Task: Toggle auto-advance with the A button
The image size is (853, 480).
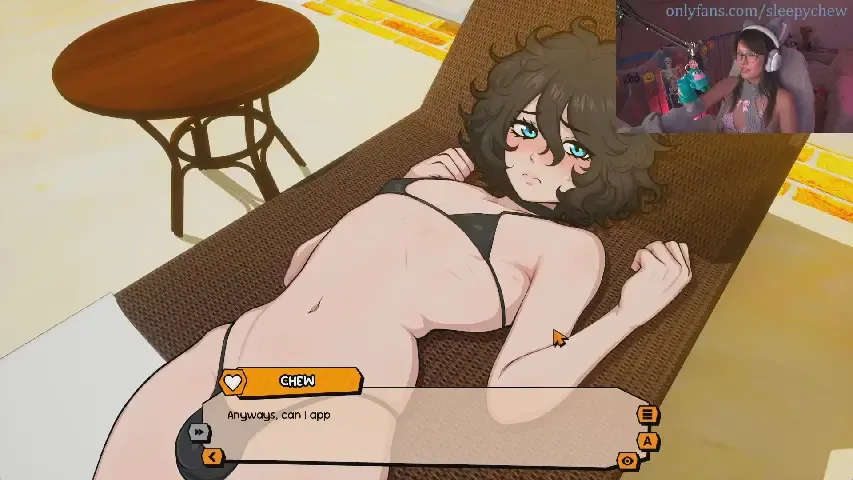Action: click(648, 440)
